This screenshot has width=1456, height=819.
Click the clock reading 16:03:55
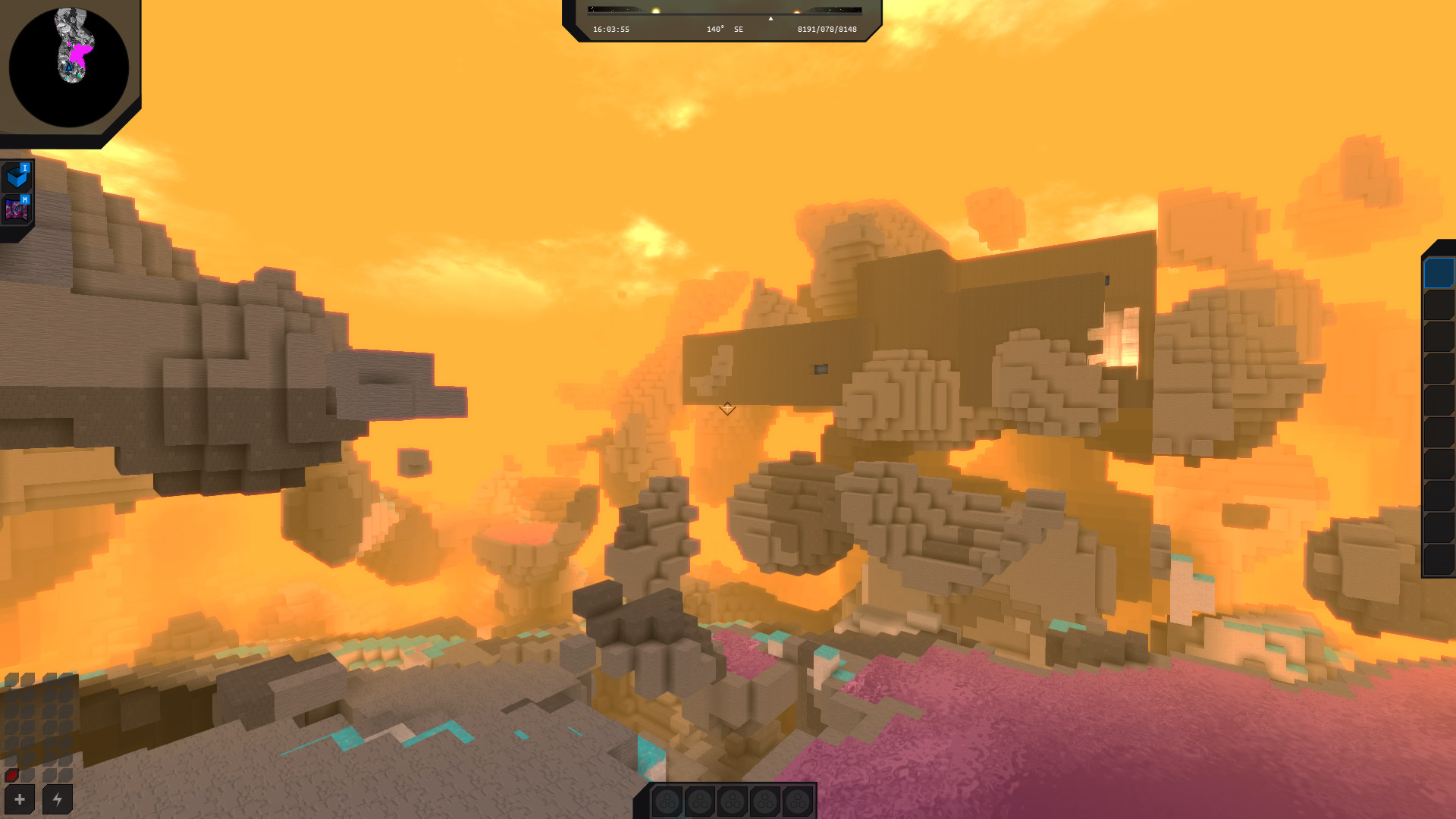(610, 29)
